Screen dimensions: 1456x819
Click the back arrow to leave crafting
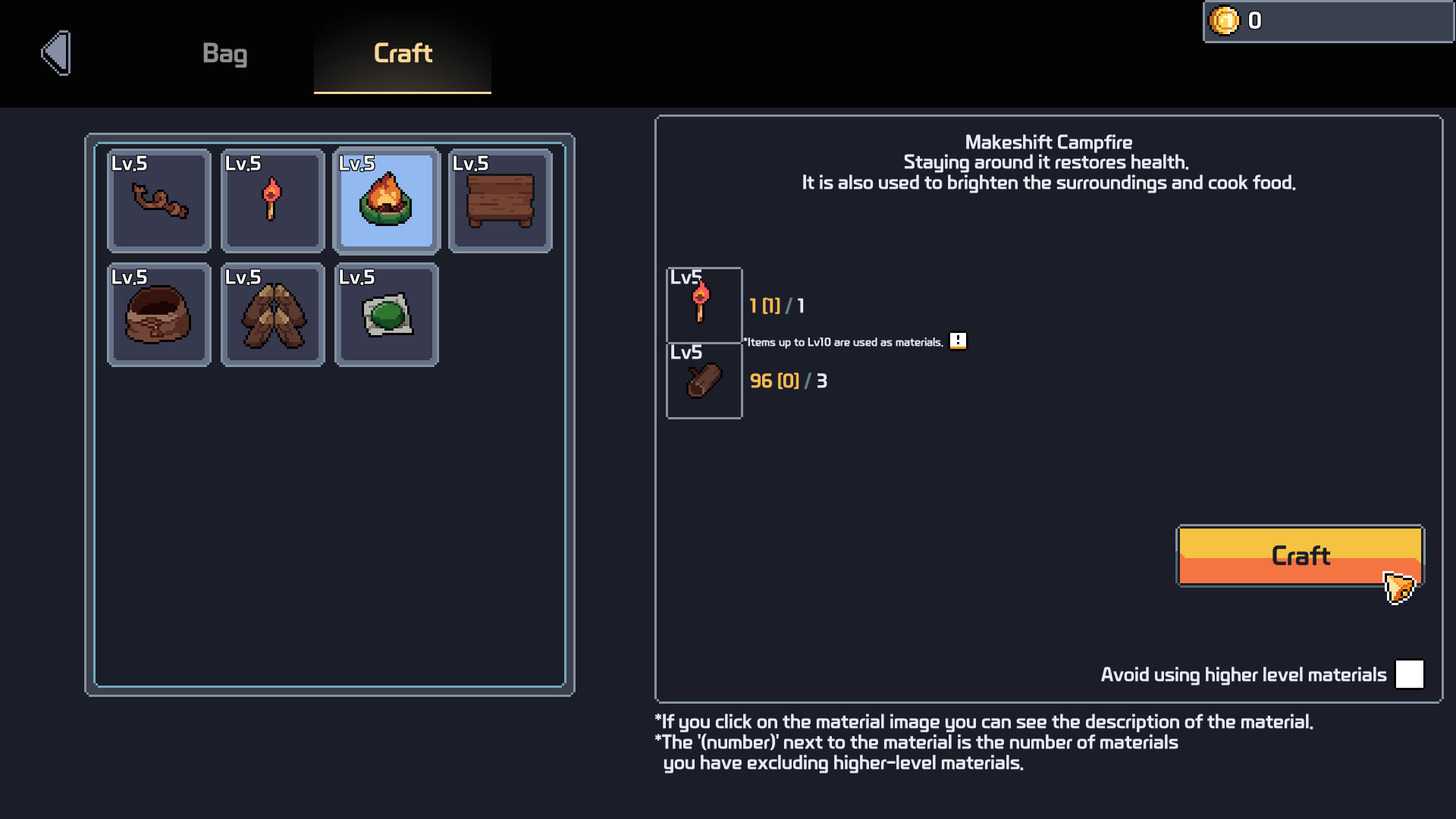coord(55,53)
